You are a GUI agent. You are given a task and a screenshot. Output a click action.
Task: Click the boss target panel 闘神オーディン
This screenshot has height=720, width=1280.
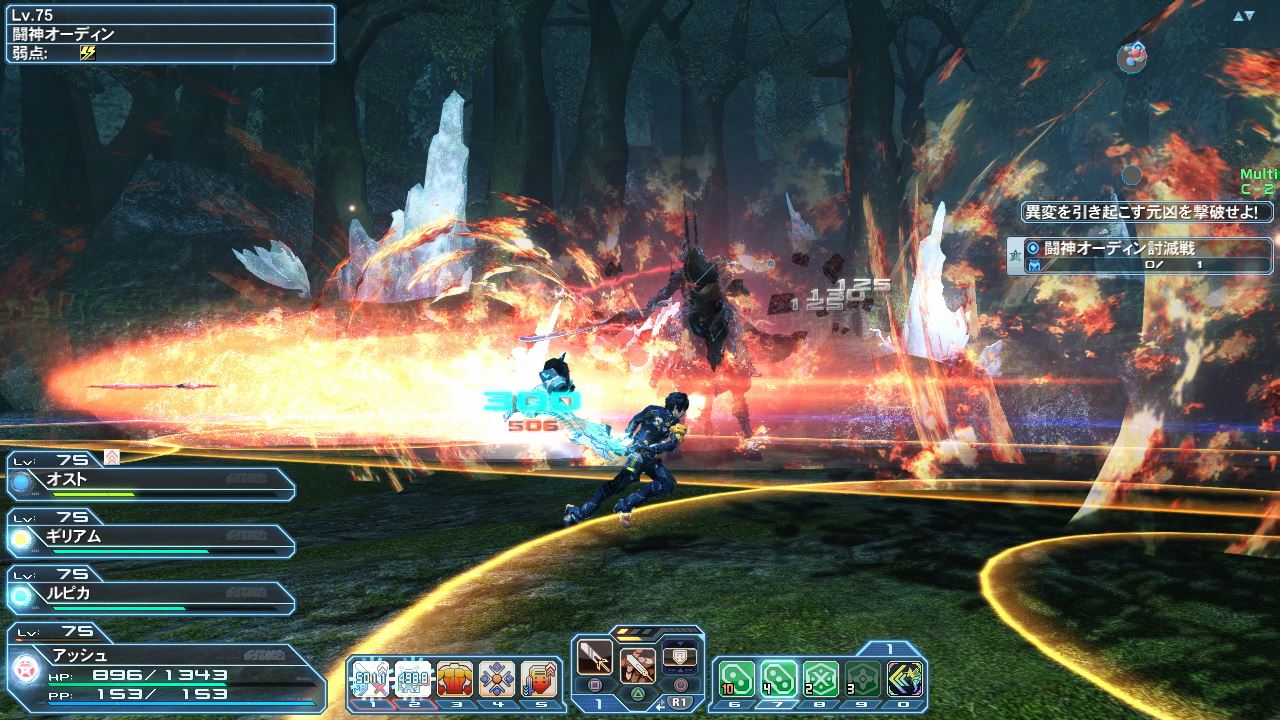click(x=170, y=34)
